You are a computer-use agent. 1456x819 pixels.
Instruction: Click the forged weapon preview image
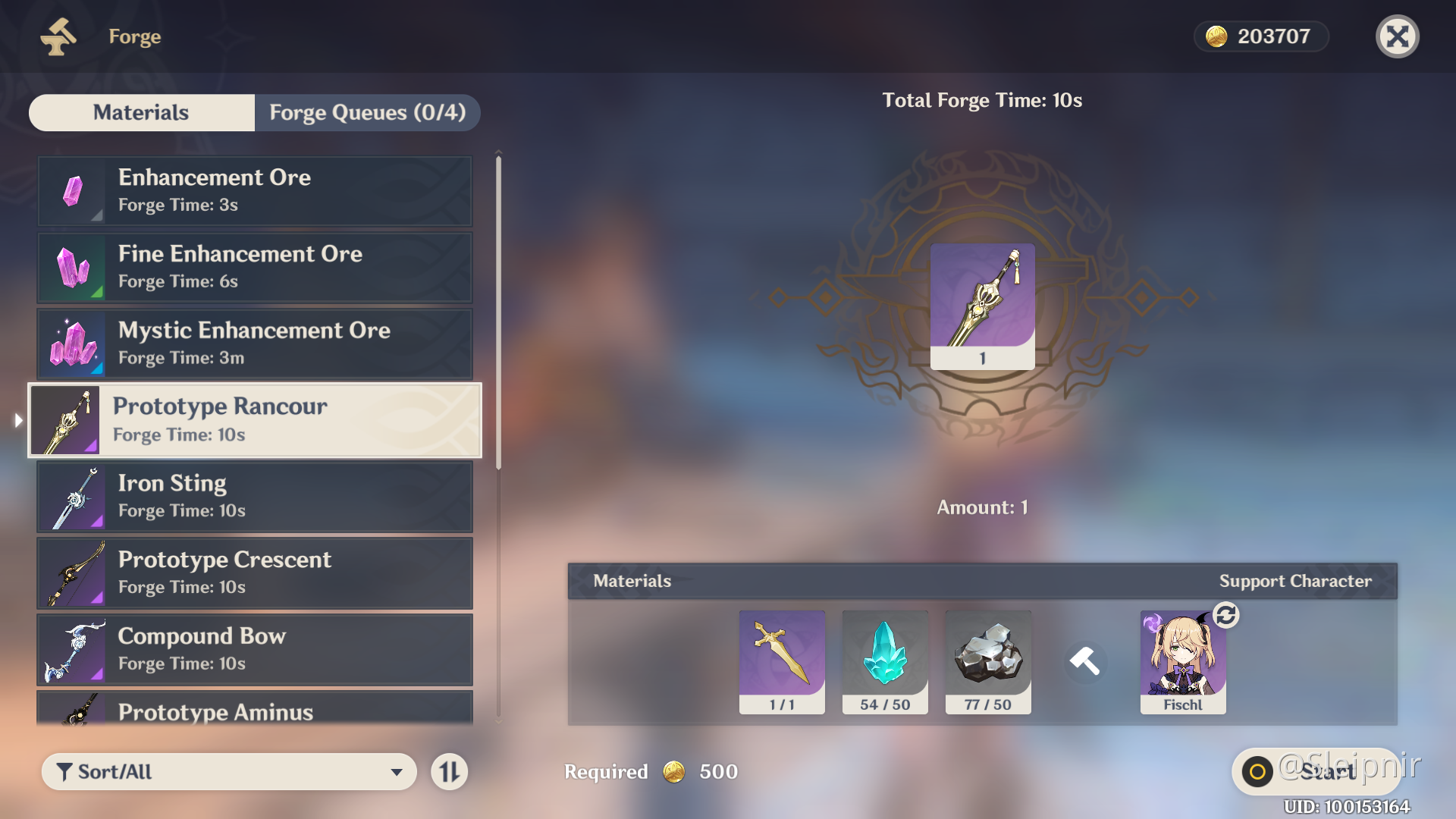tap(981, 306)
